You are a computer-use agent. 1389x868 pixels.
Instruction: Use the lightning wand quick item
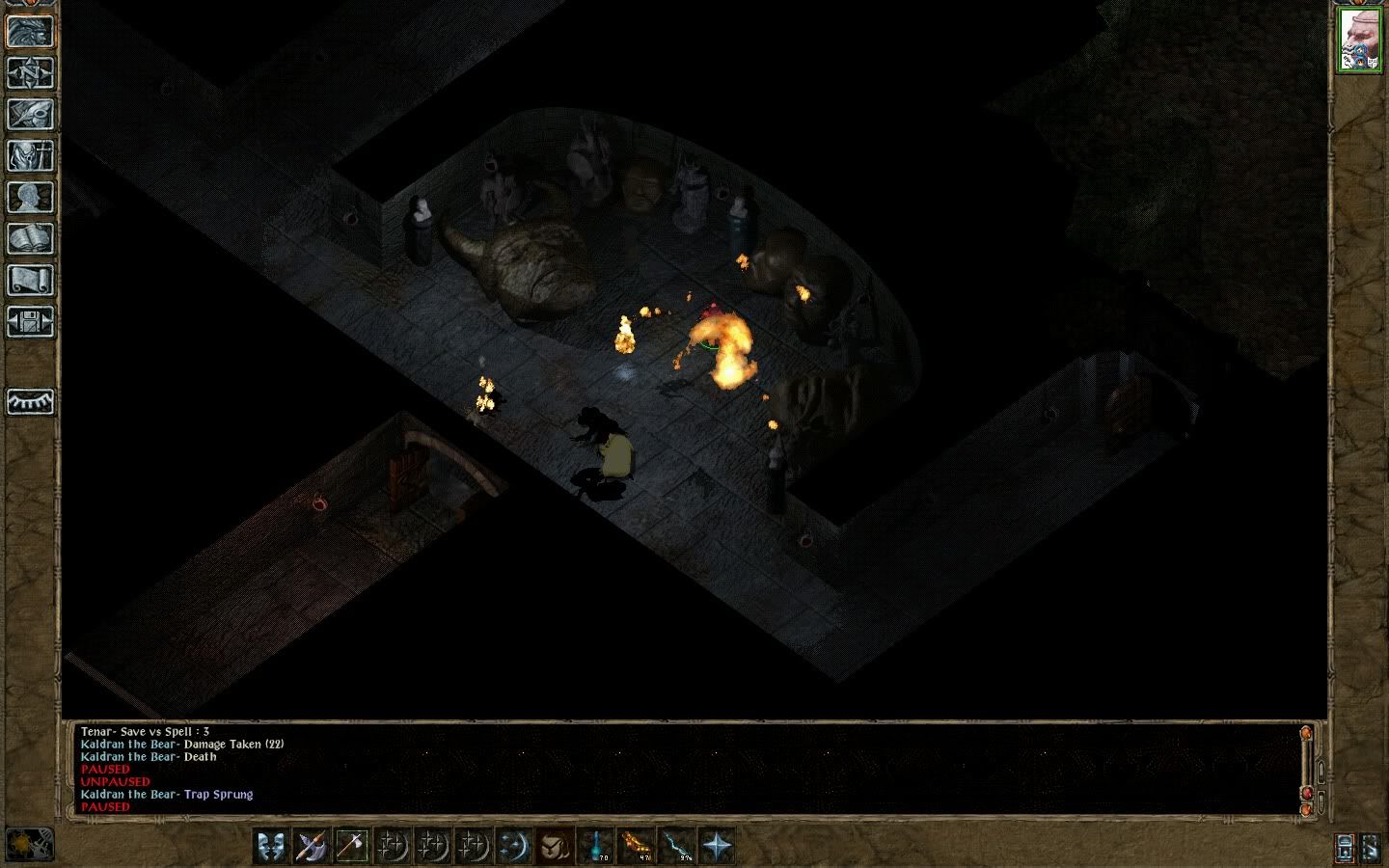[x=677, y=846]
